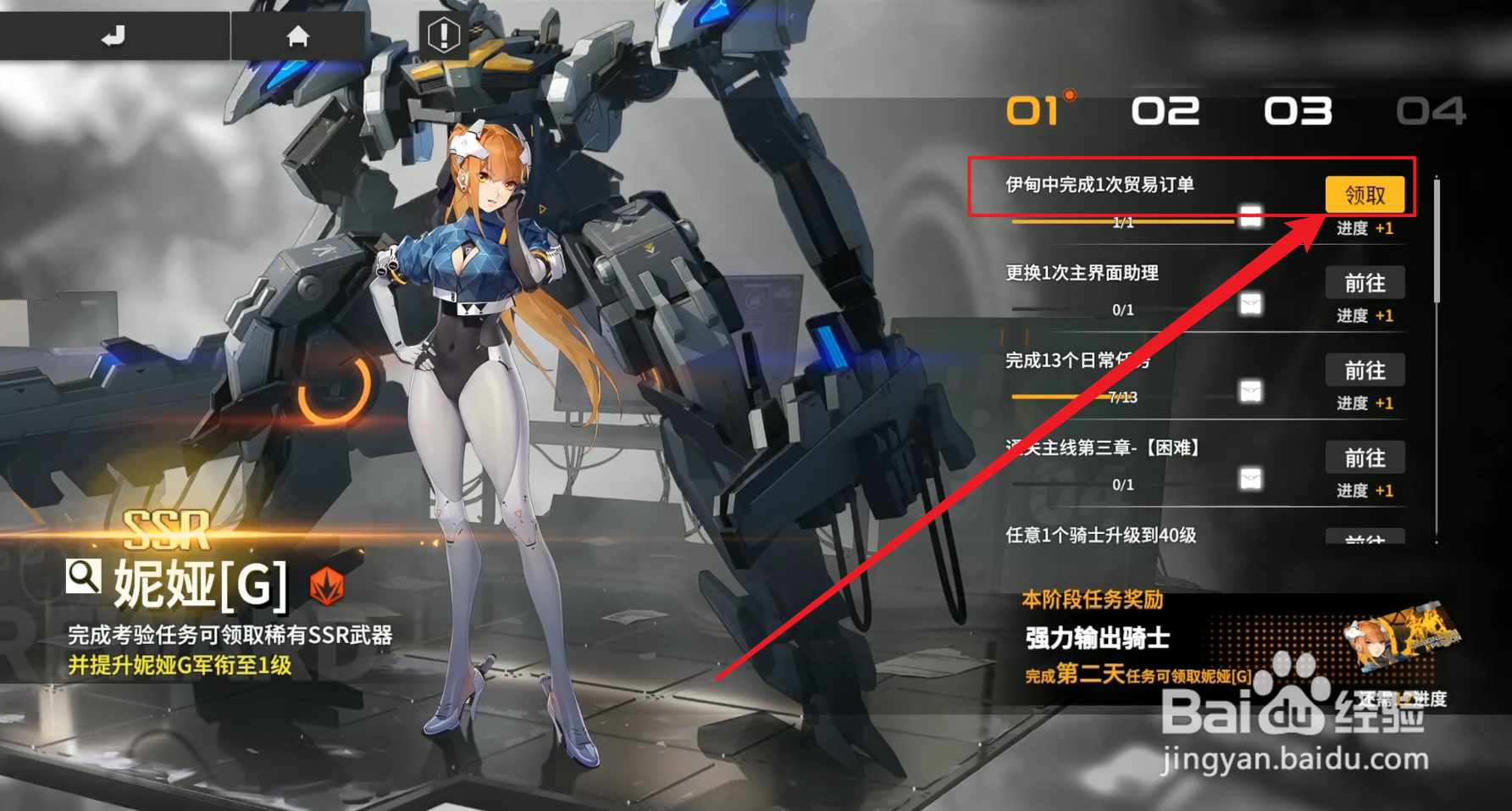Click the back arrow icon at top left
The image size is (1512, 811).
(114, 35)
